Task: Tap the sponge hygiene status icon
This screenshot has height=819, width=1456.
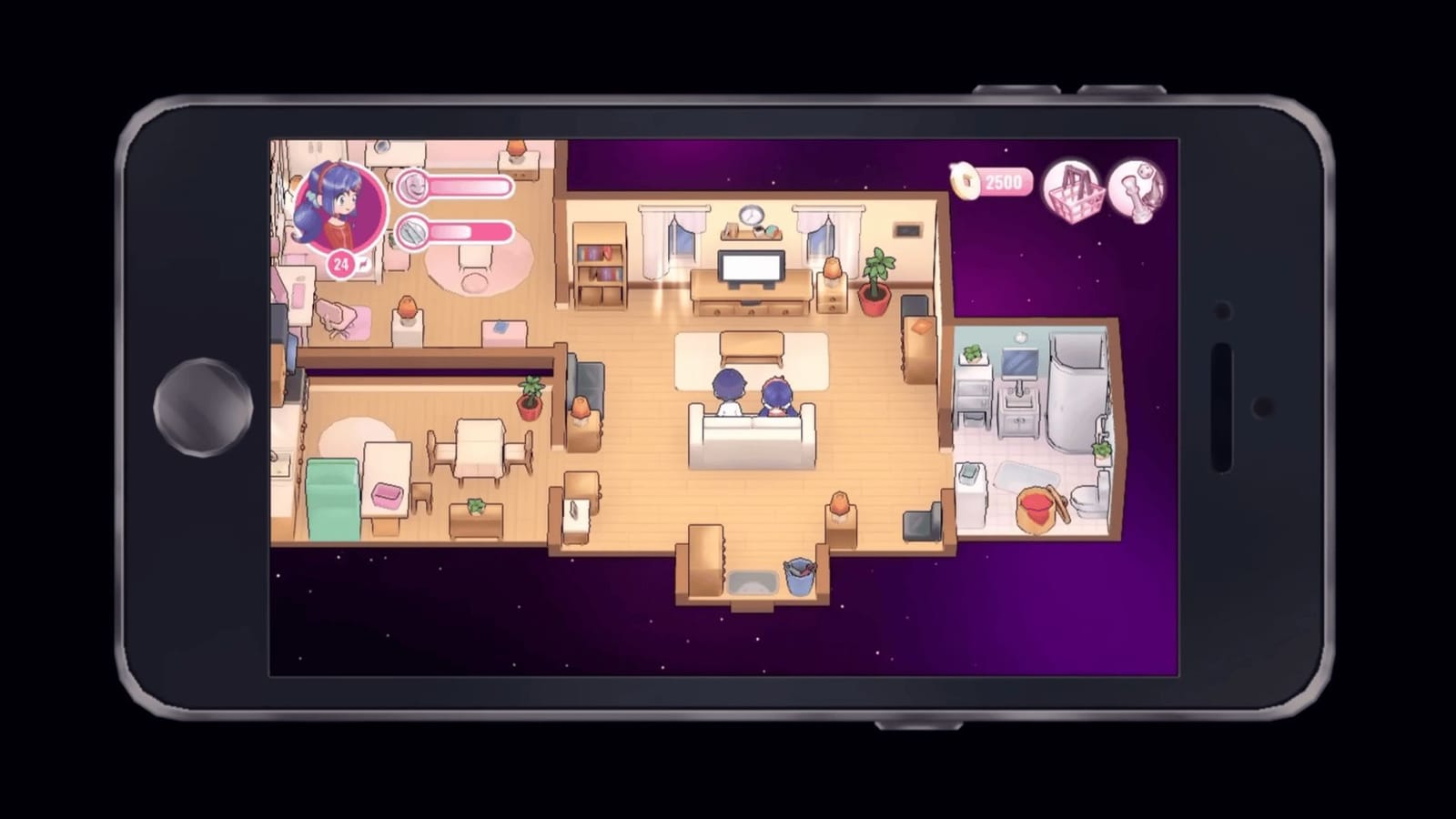Action: [x=412, y=229]
